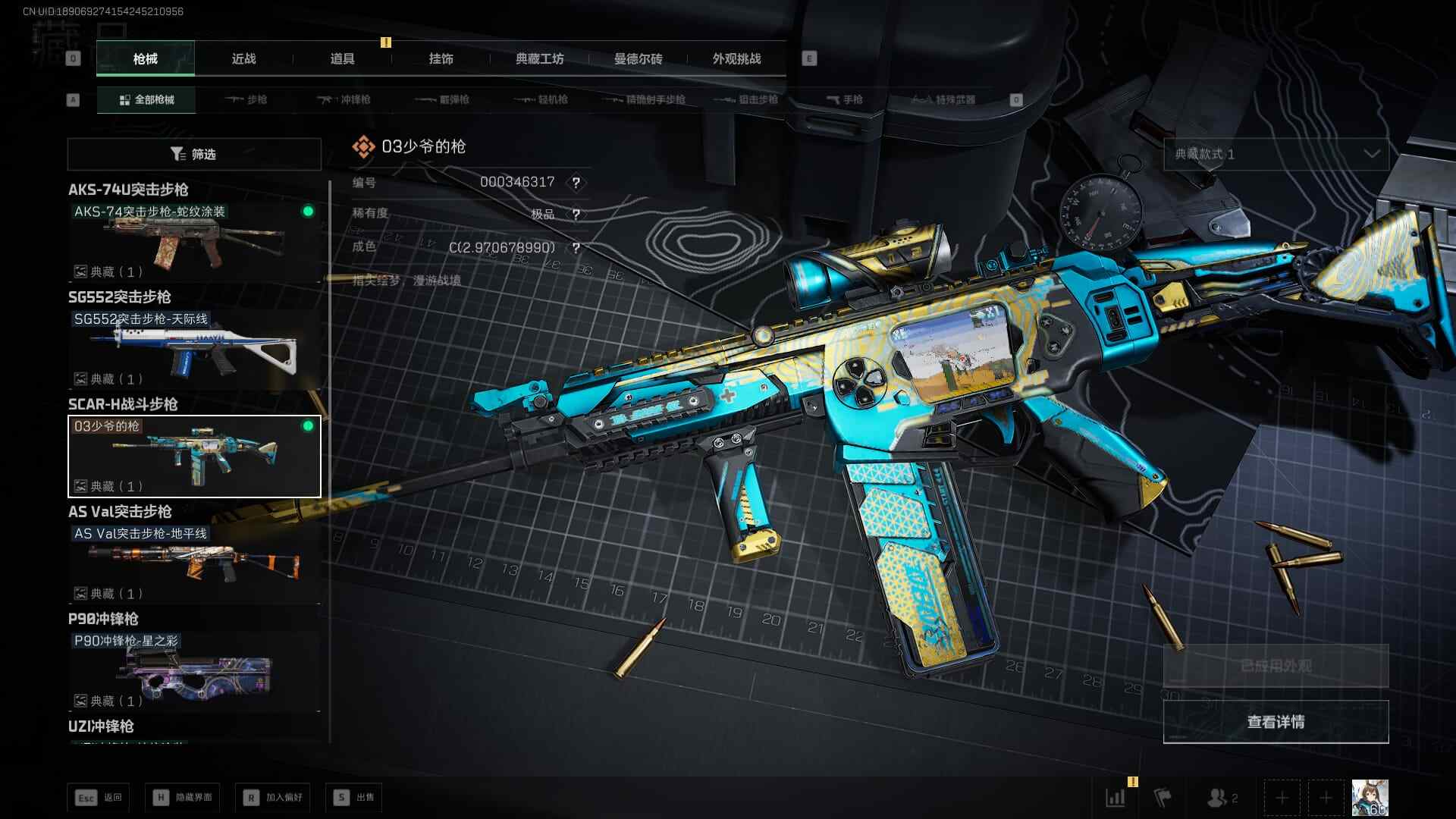The height and width of the screenshot is (819, 1456).
Task: Click the 查看详情 view details button
Action: point(1276,722)
